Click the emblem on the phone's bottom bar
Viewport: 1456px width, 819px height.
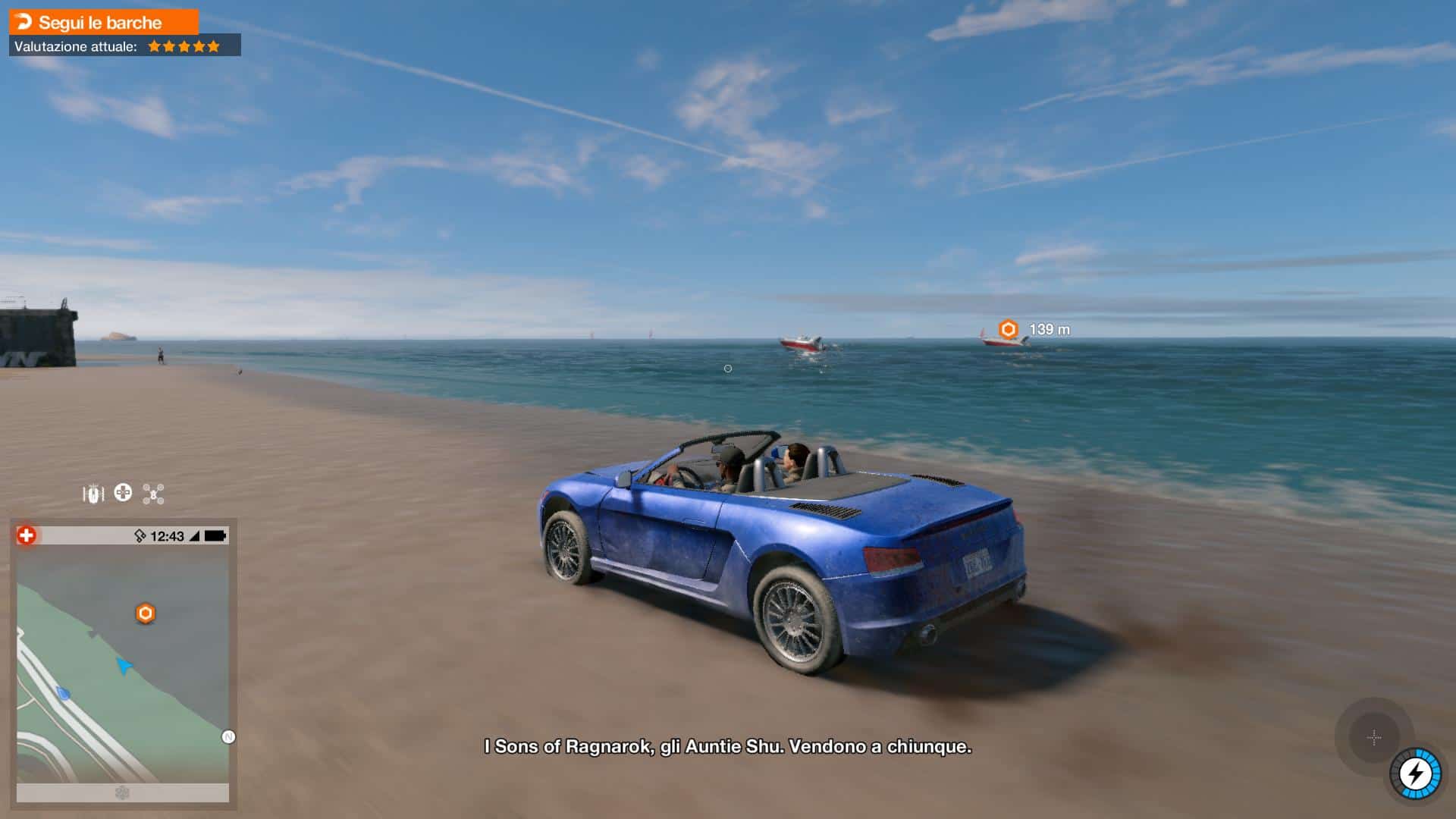click(x=122, y=792)
